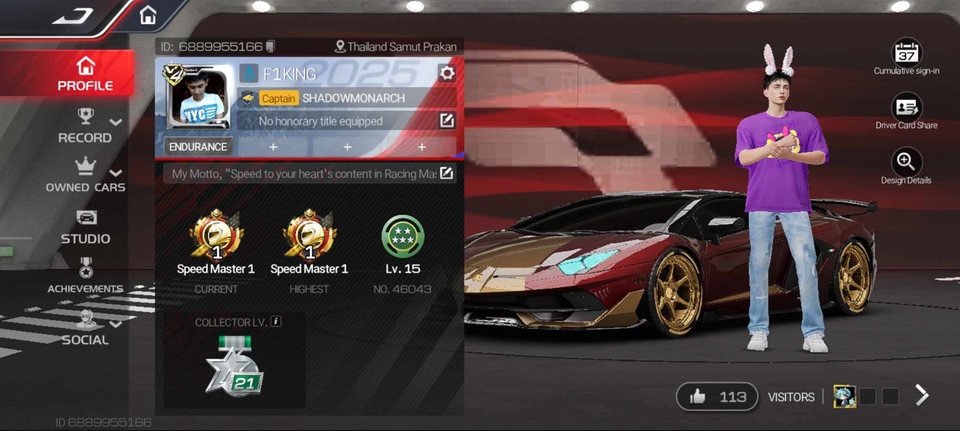Open Design Details magnifier
The image size is (960, 431).
click(906, 165)
